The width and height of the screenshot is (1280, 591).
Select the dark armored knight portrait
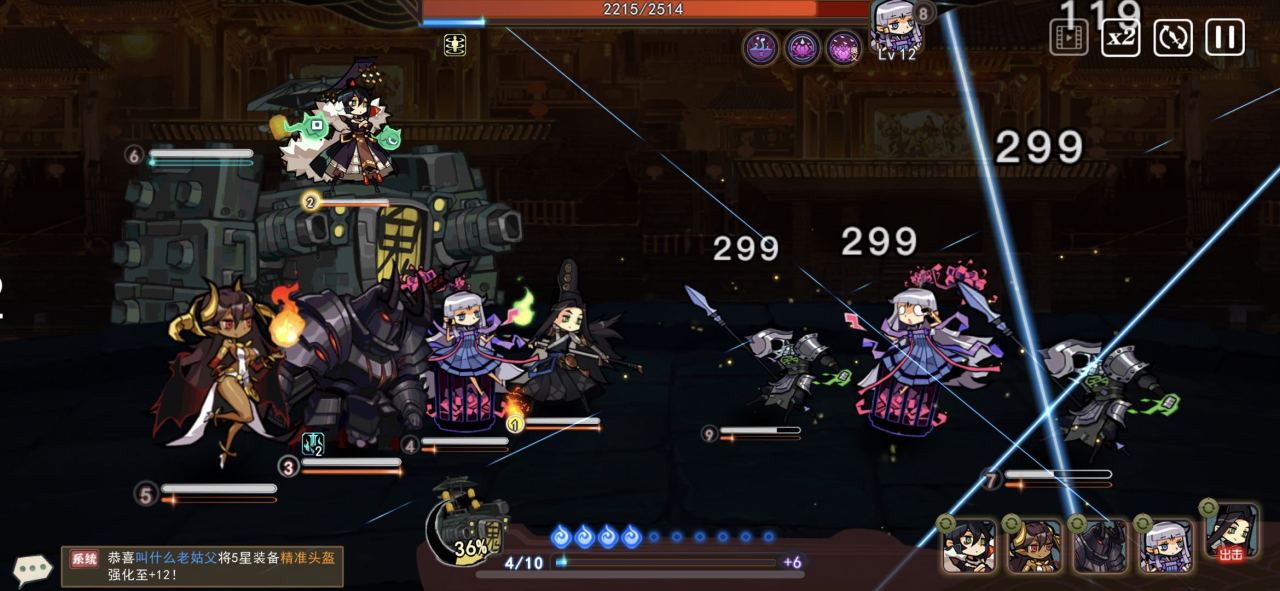pyautogui.click(x=1101, y=546)
